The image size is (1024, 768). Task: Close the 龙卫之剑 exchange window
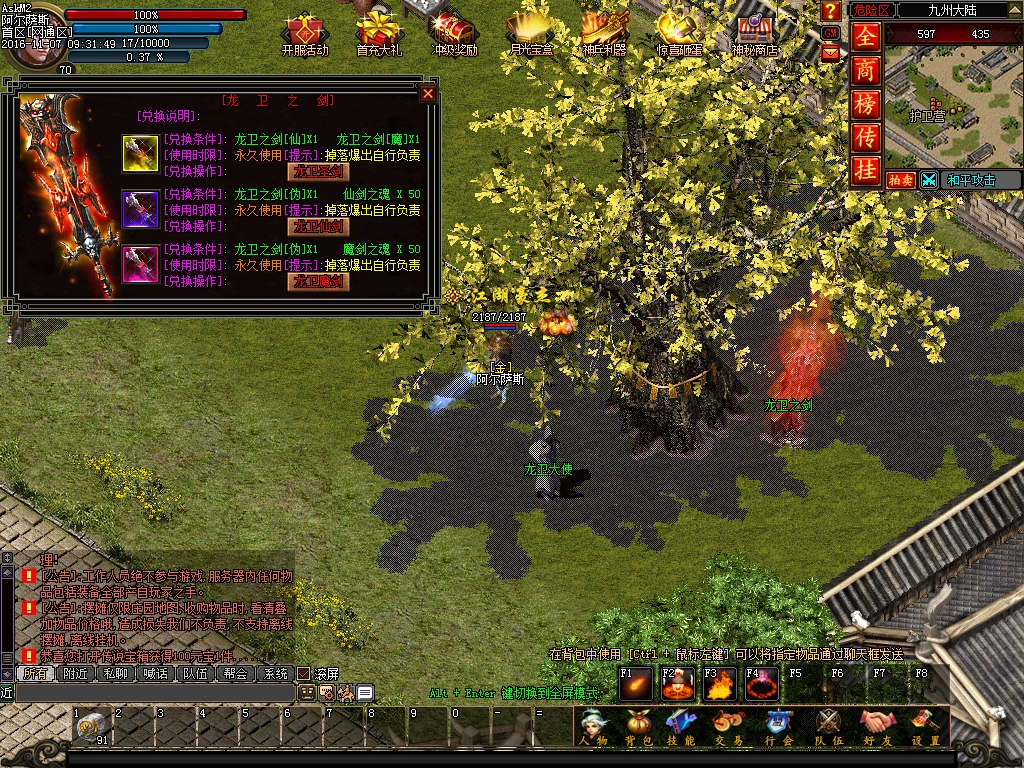[x=428, y=94]
